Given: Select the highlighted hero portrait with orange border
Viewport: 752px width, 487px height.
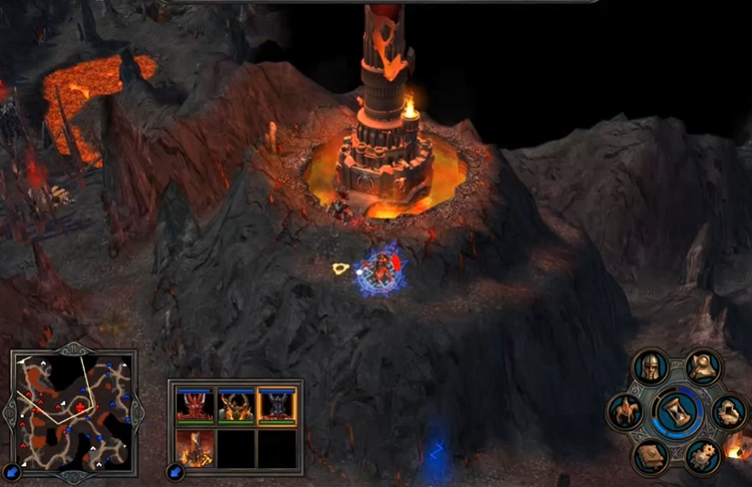Looking at the screenshot, I should pos(278,404).
